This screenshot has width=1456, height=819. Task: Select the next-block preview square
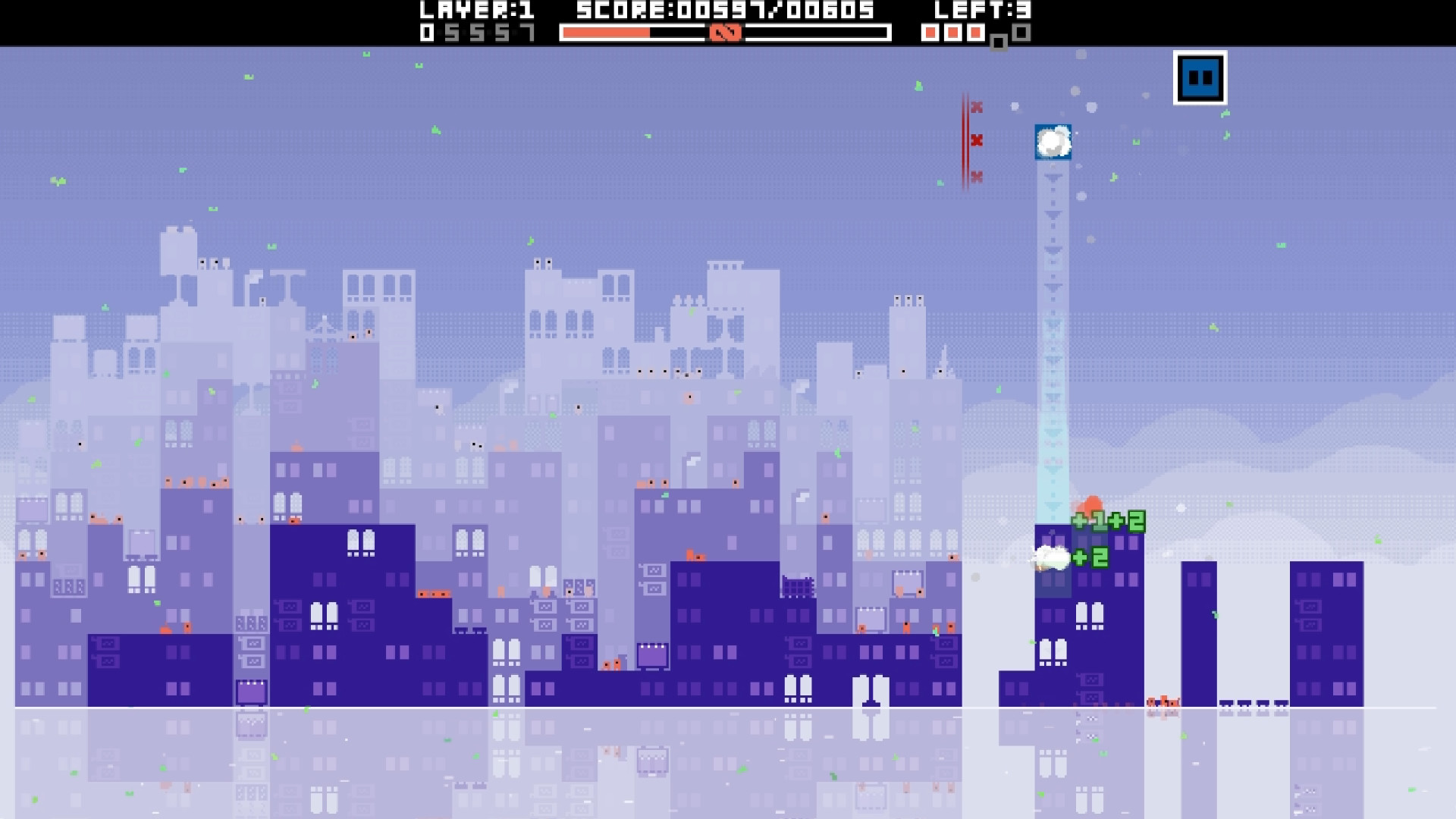pyautogui.click(x=1200, y=77)
